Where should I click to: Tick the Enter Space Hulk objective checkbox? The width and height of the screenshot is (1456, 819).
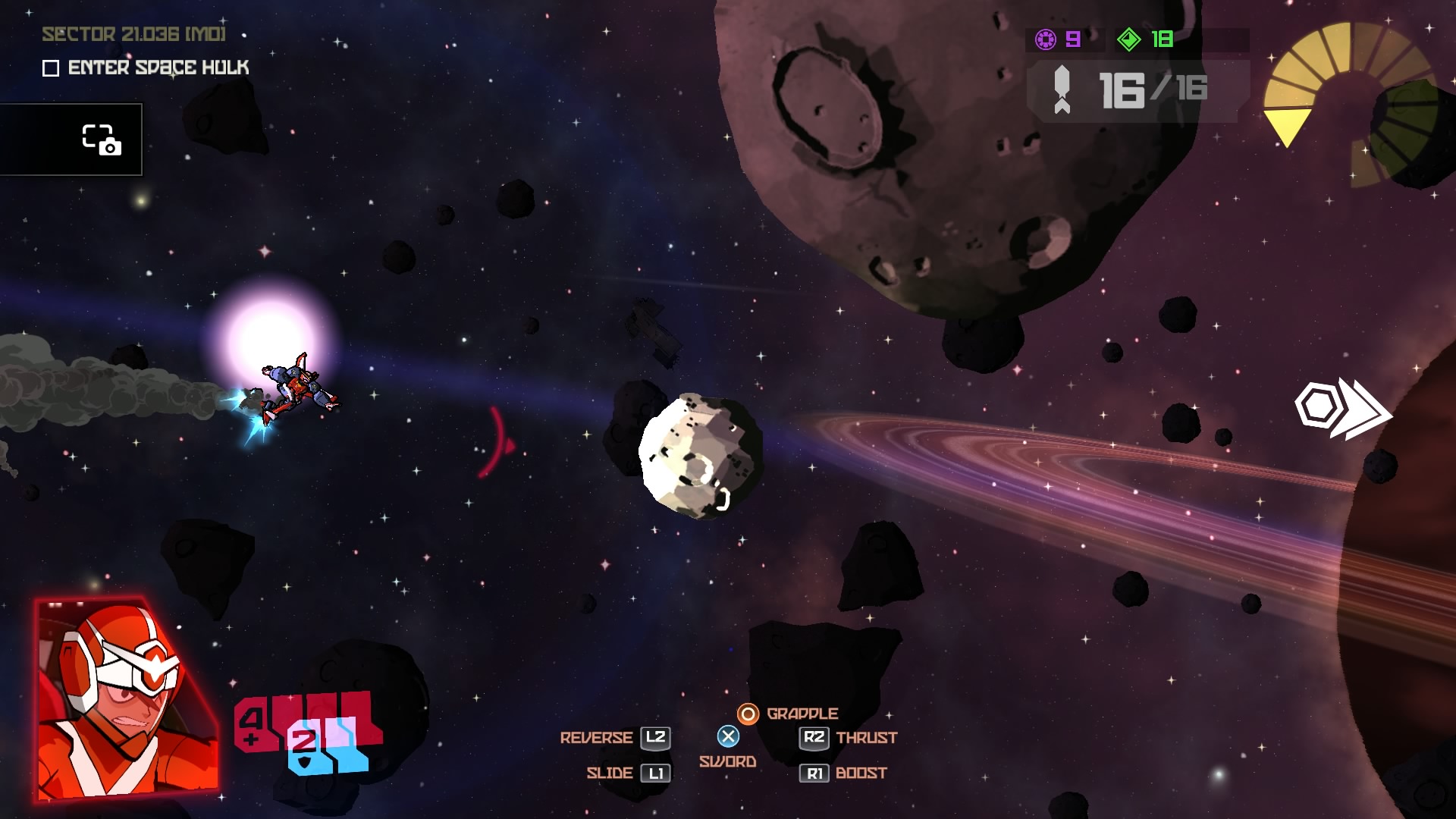[51, 69]
